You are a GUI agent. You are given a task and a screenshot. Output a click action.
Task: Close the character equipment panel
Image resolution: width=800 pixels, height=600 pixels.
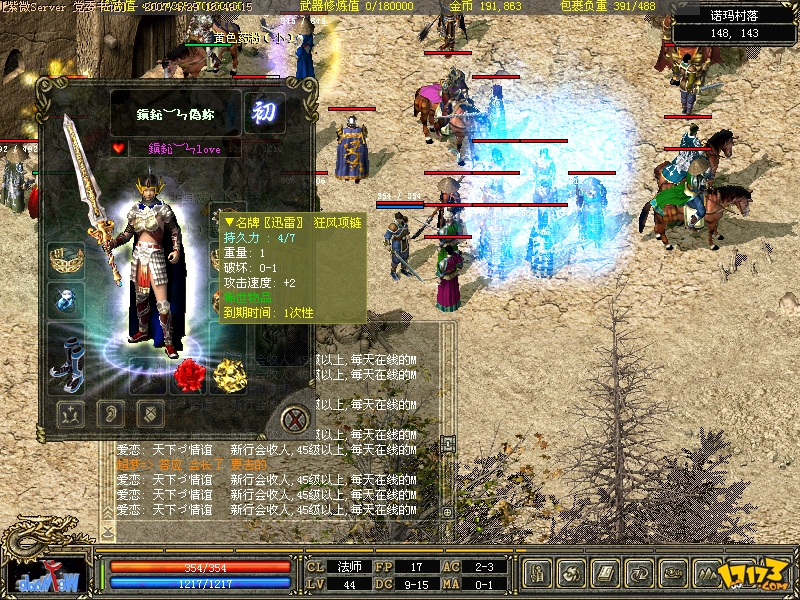[x=292, y=417]
